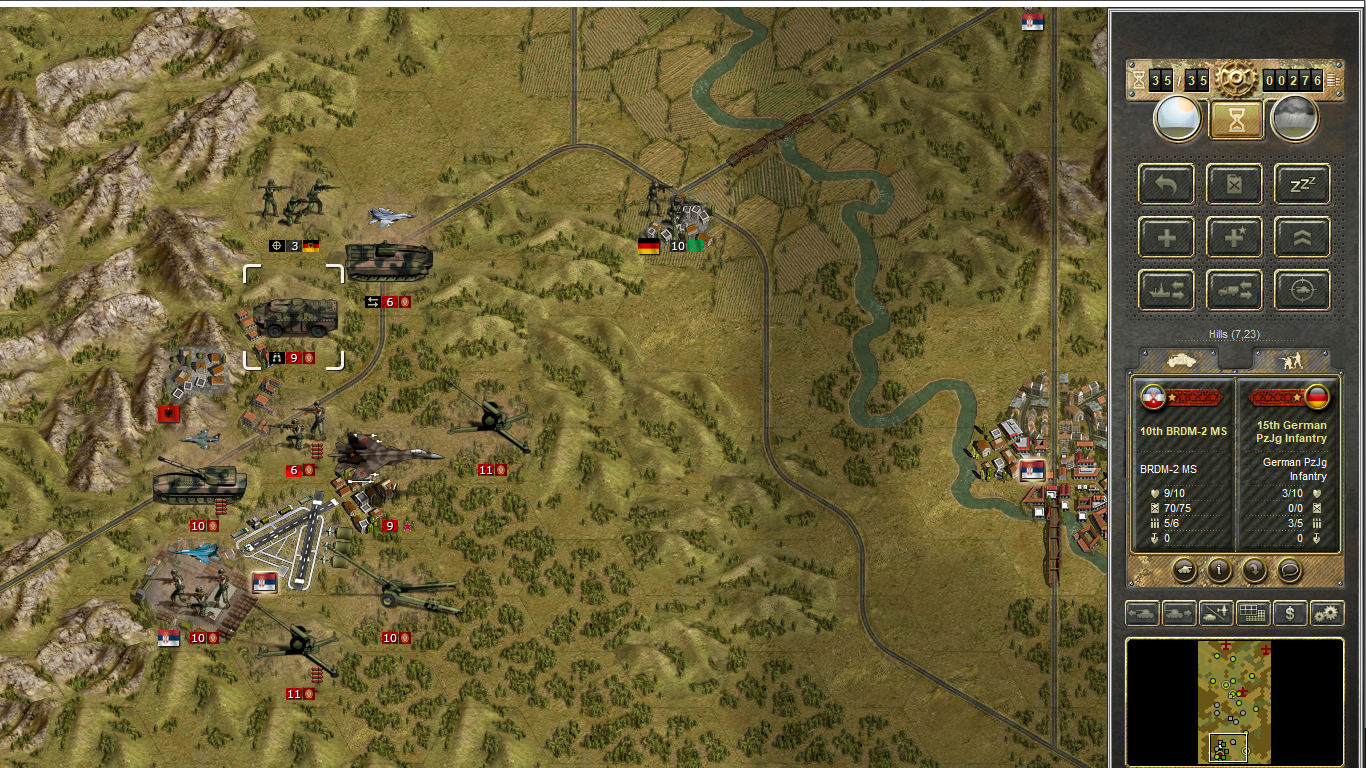1366x768 pixels.
Task: Toggle the hex grid overlay button
Action: pos(1252,613)
